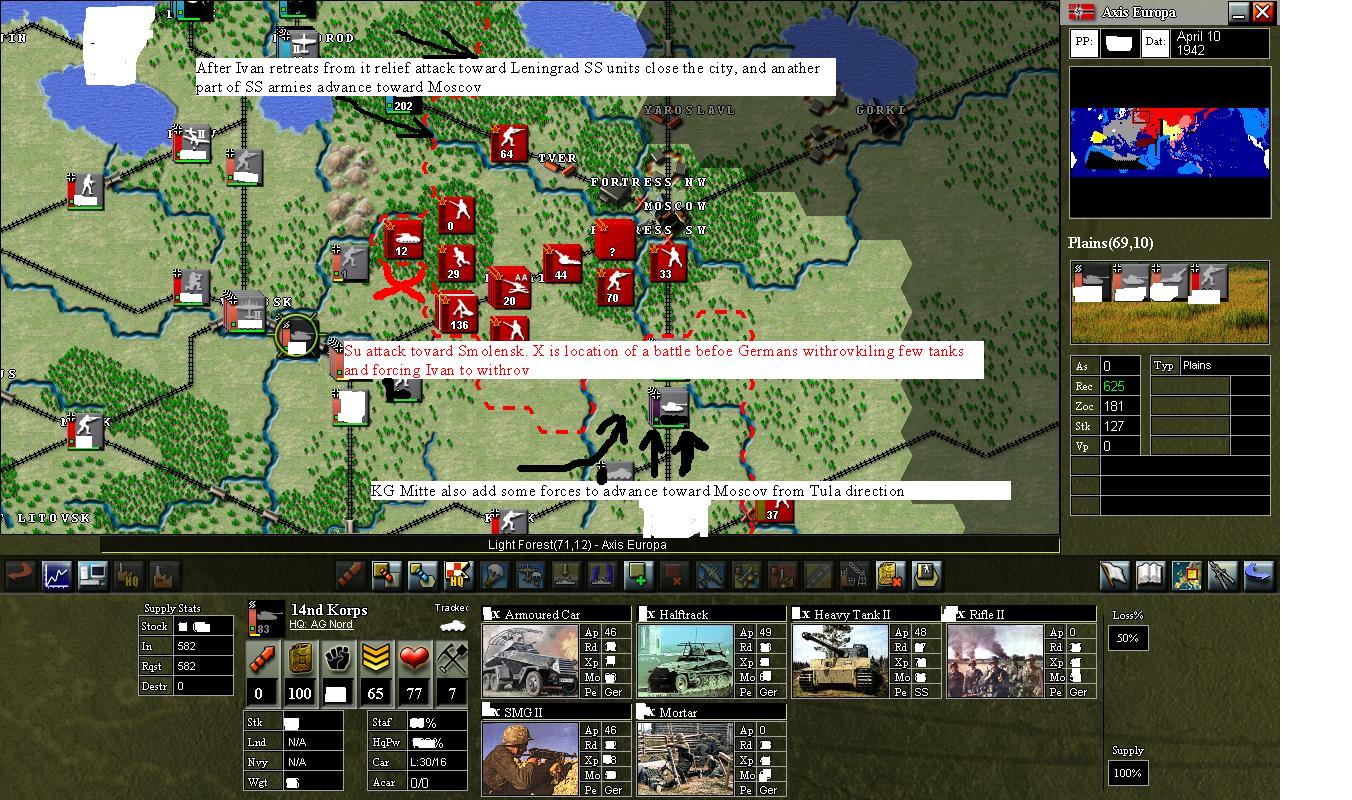Select the measuring dividers icon
1352x800 pixels.
(x=1222, y=575)
